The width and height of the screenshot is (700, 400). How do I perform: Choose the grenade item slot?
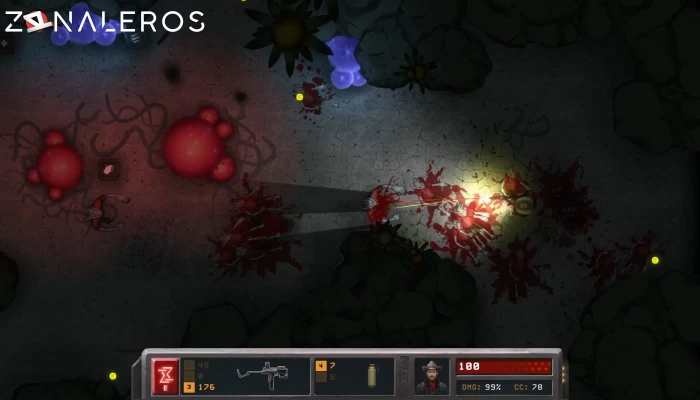tap(371, 375)
